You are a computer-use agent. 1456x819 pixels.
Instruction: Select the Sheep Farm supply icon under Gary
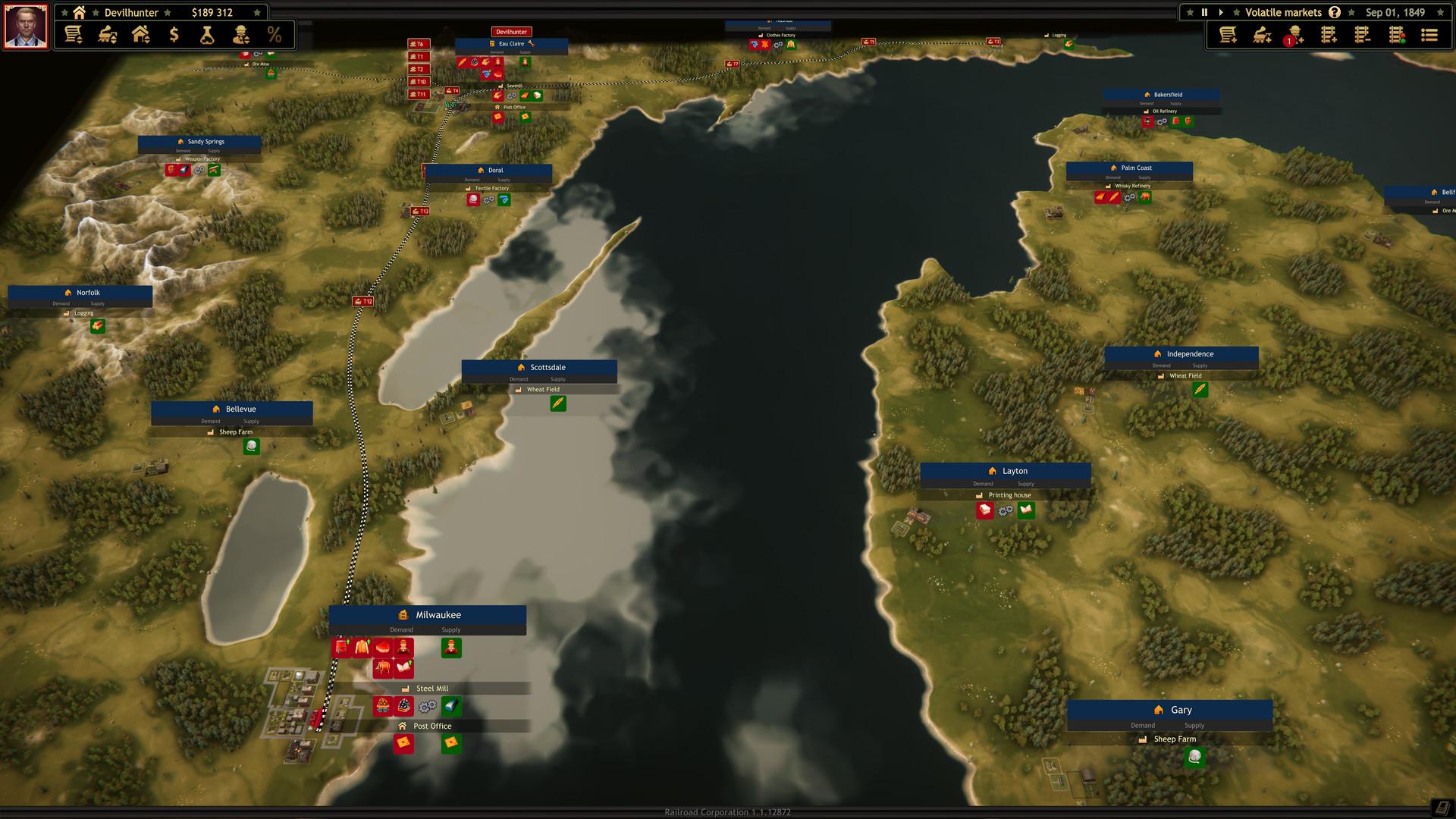coord(1195,757)
